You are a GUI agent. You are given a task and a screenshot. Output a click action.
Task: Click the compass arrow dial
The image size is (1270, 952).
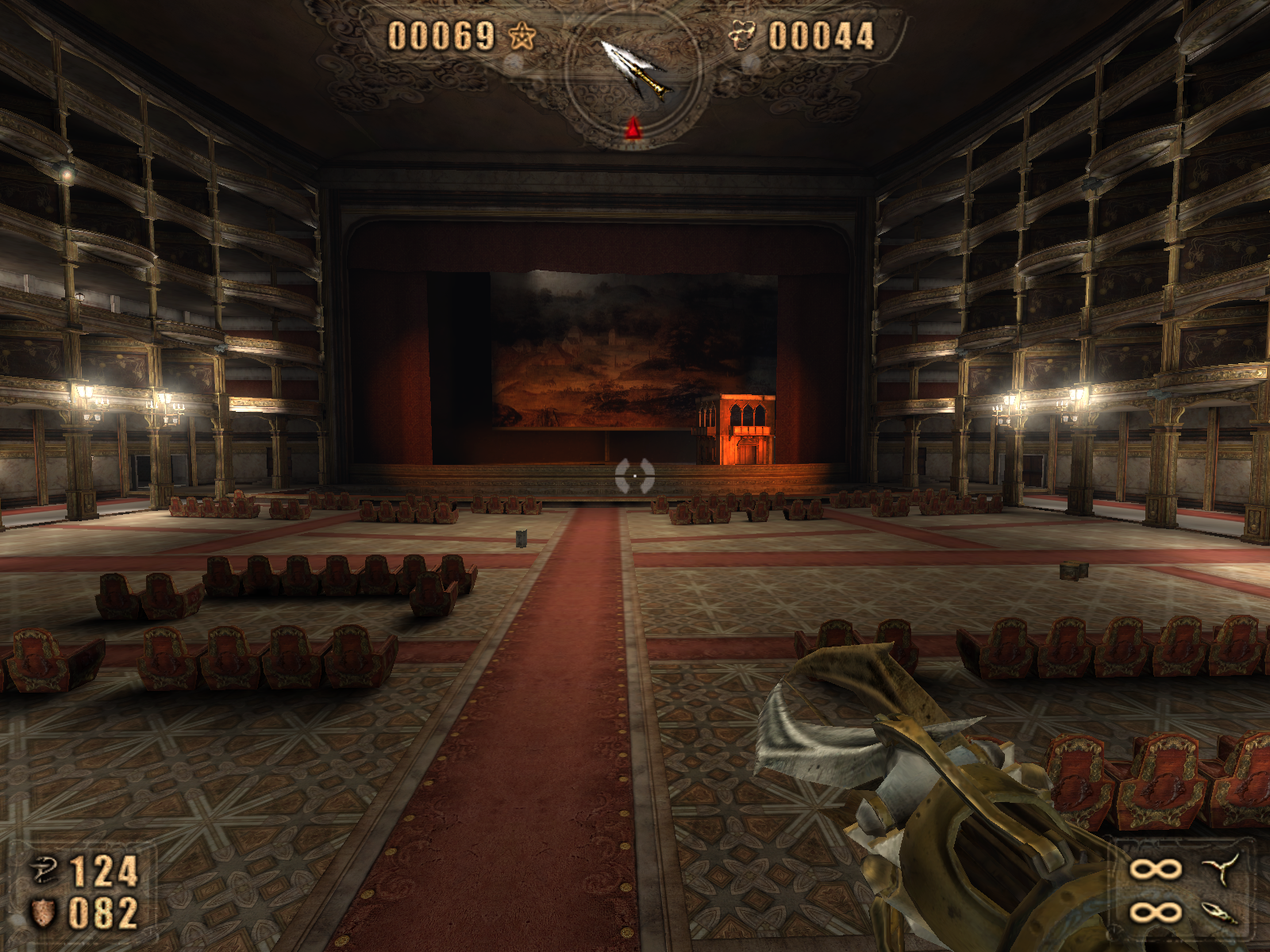(x=633, y=73)
